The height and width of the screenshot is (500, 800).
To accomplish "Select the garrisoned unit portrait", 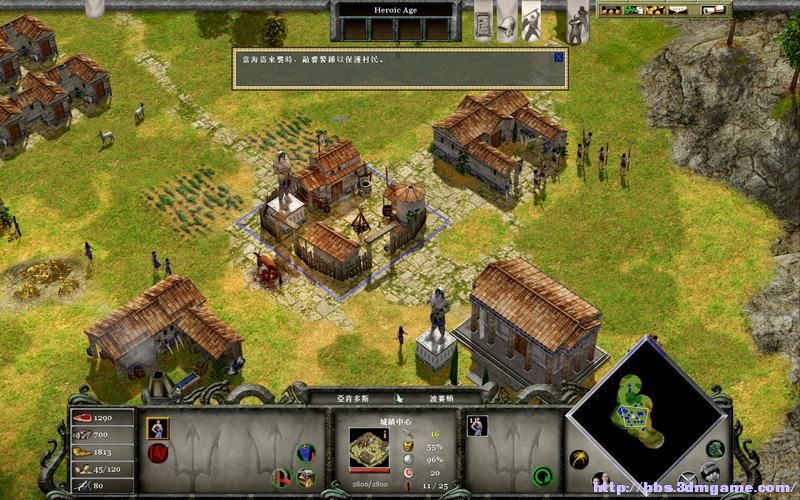I will coord(477,426).
